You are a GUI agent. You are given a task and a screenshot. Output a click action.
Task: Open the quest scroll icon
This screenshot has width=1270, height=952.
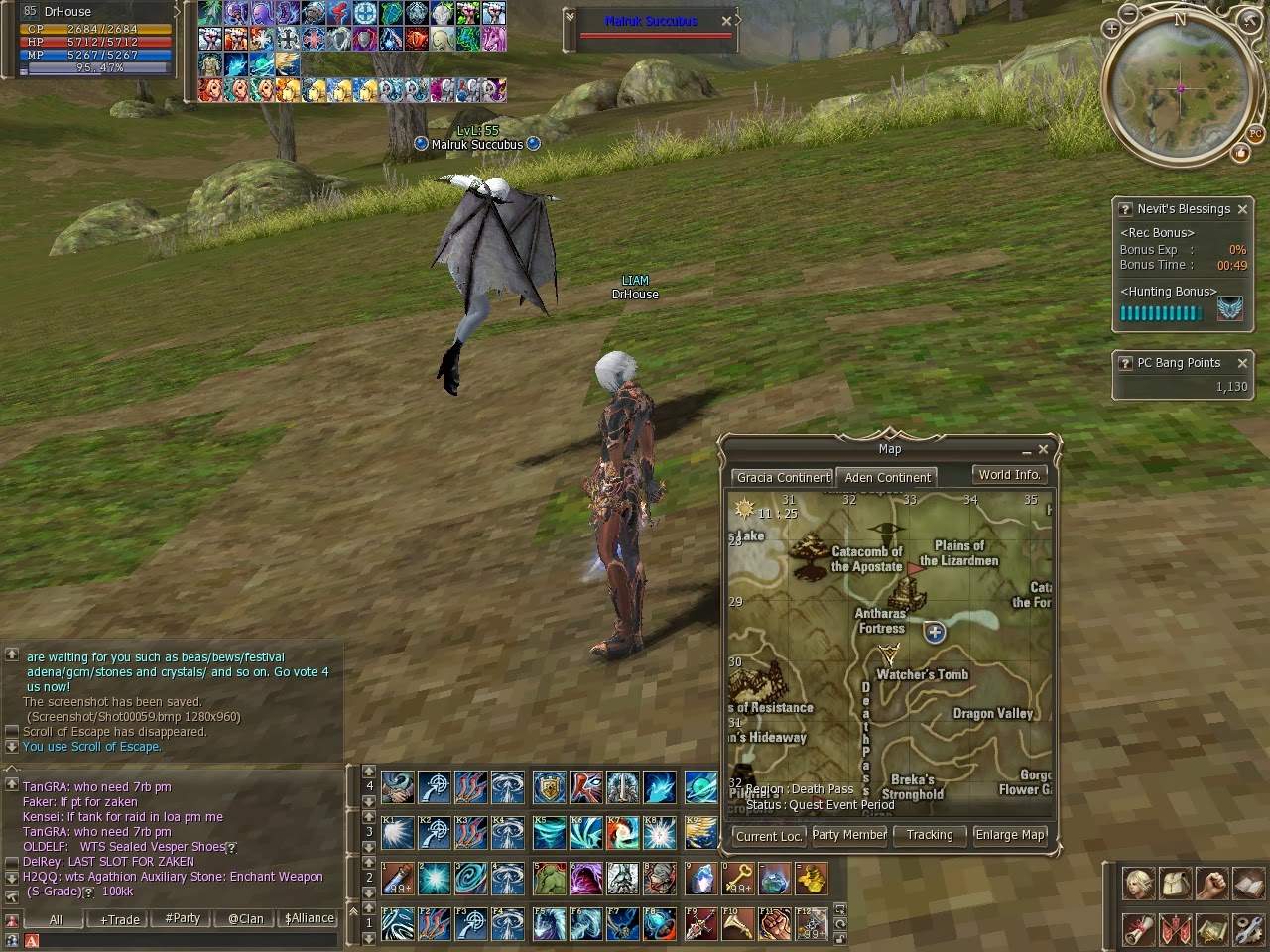1139,929
